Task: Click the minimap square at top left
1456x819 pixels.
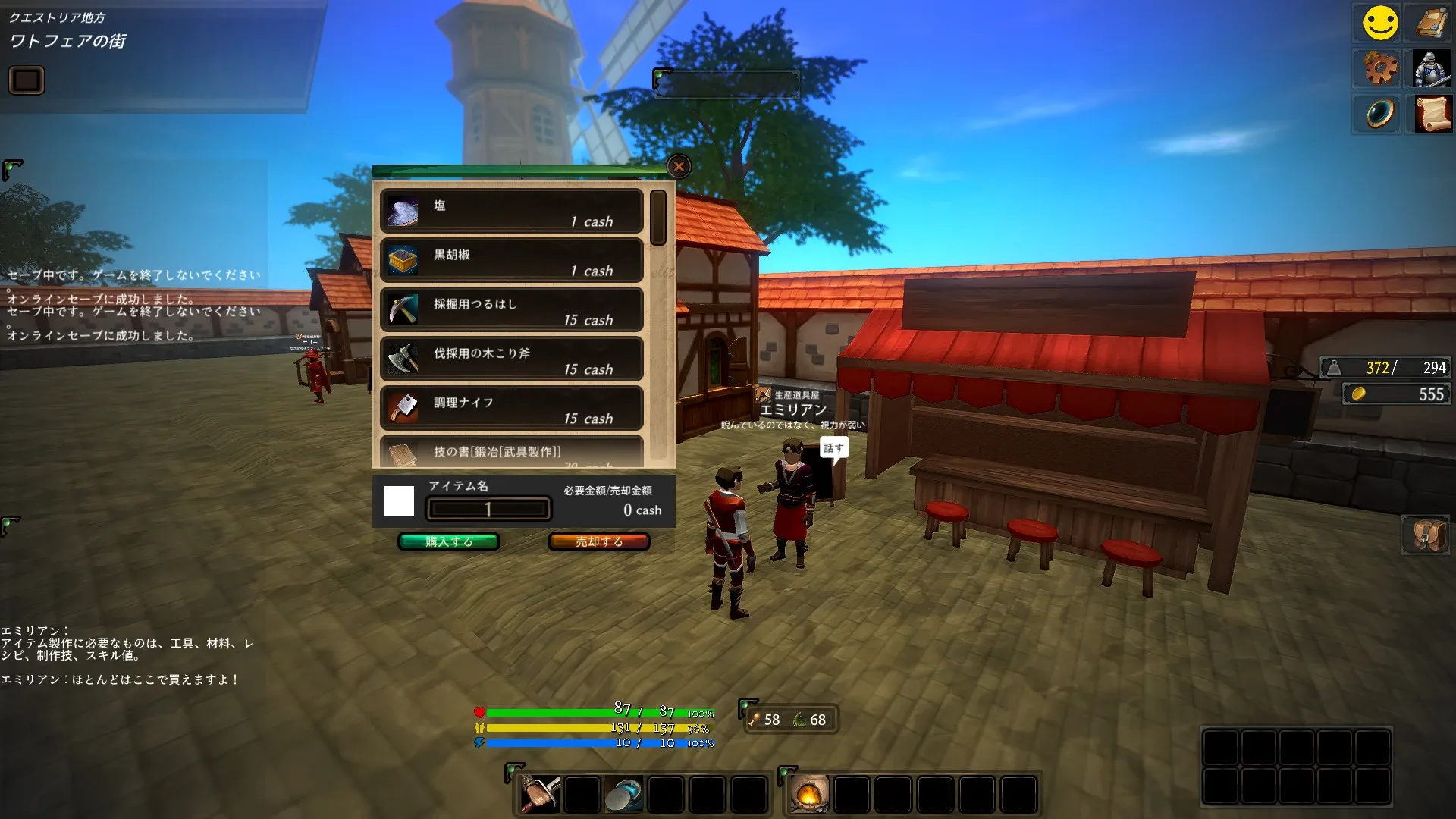Action: tap(27, 79)
